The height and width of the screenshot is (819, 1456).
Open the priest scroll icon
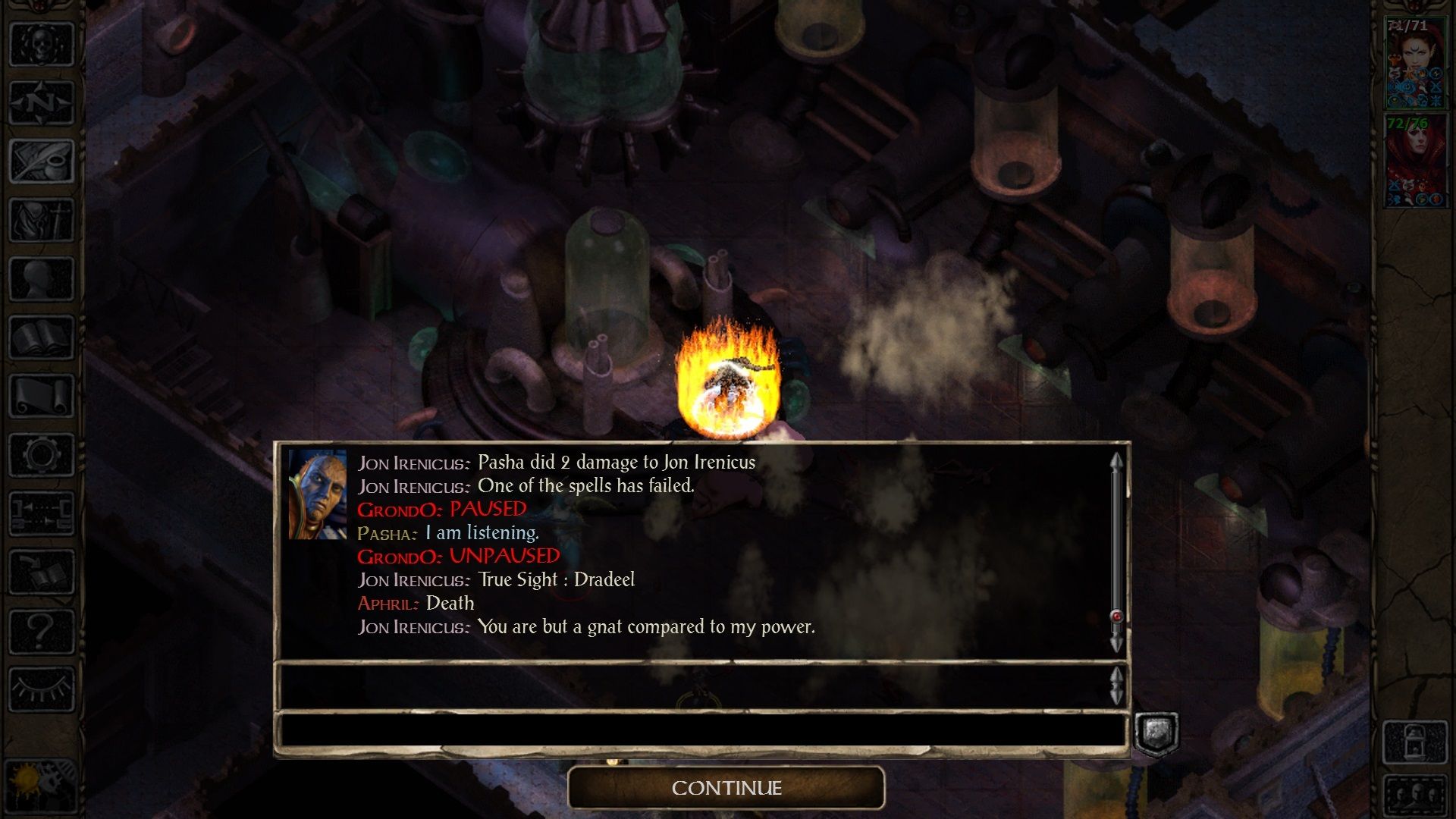coord(42,396)
